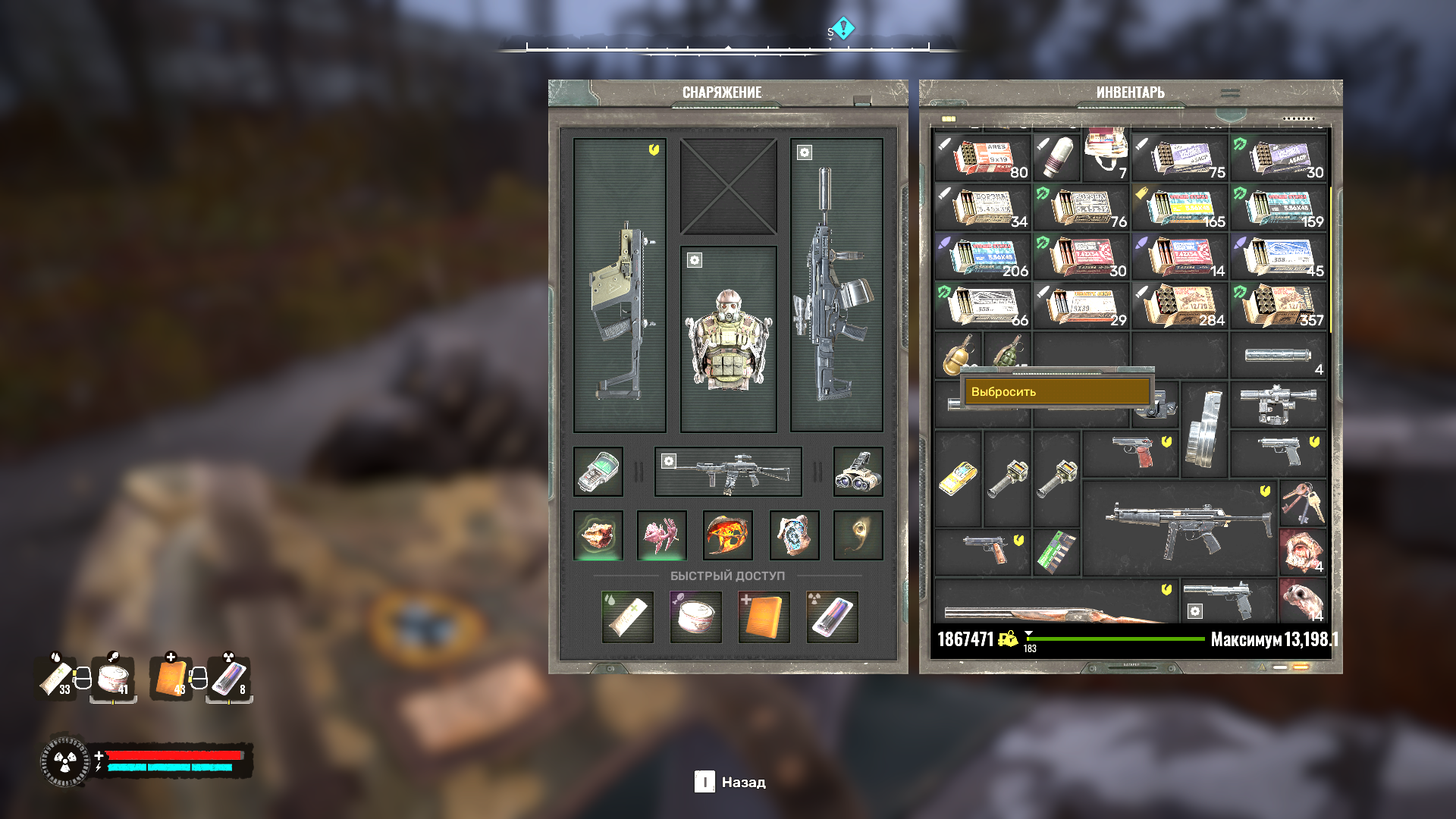This screenshot has height=819, width=1456.
Task: Select the Kriss Vector weapon slot
Action: (620, 286)
